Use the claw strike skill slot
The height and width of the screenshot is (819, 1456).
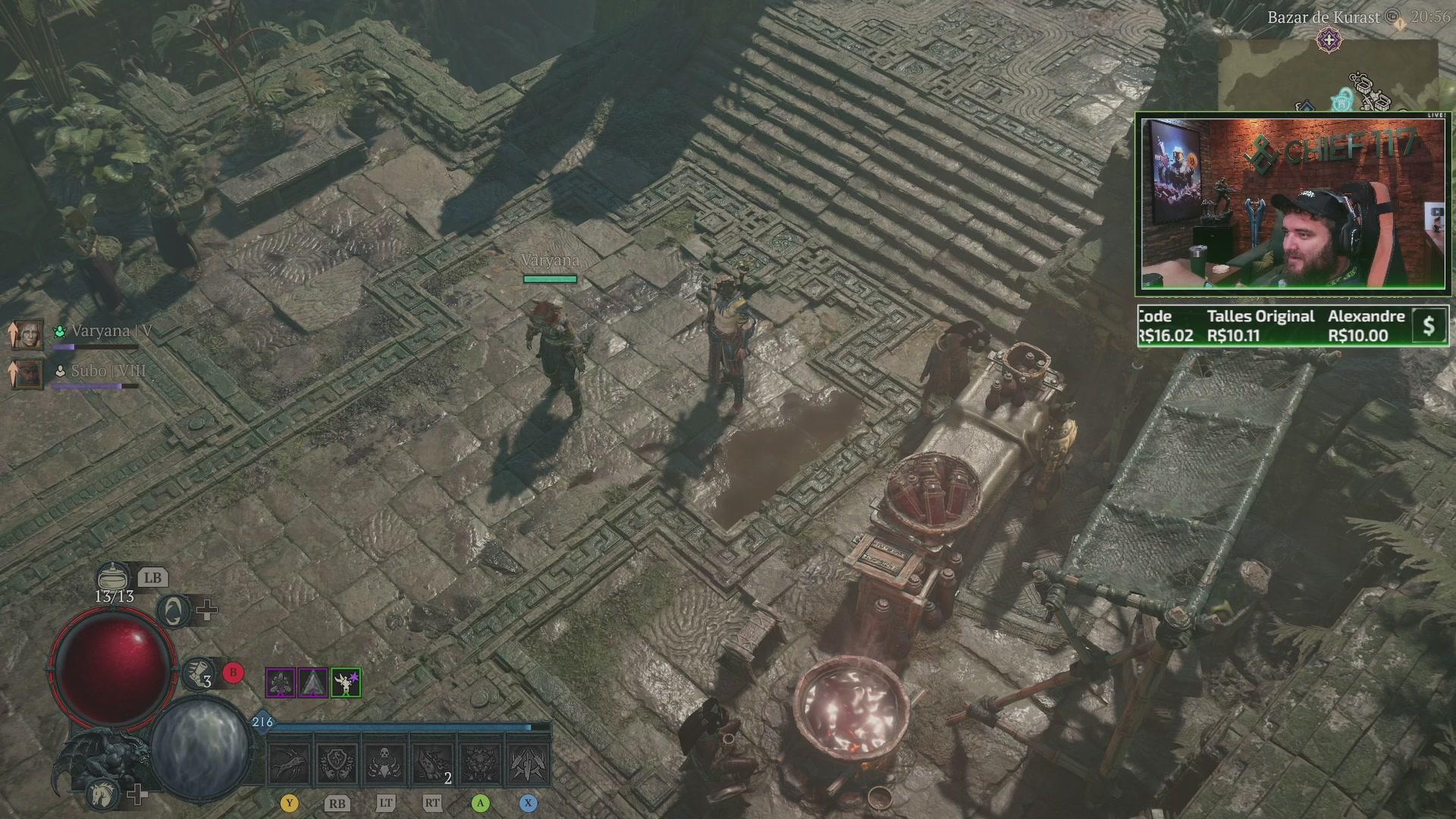(290, 764)
